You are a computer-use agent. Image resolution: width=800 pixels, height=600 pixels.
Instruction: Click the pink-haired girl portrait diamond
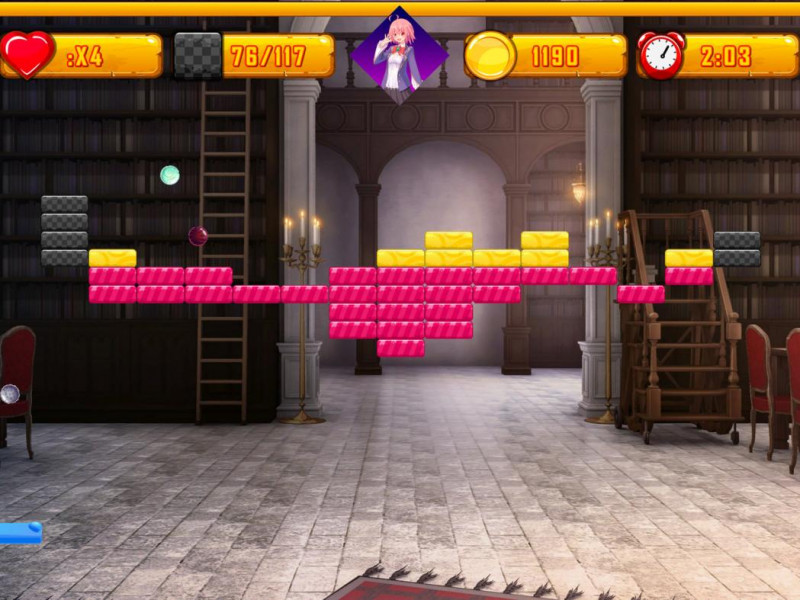pos(399,55)
